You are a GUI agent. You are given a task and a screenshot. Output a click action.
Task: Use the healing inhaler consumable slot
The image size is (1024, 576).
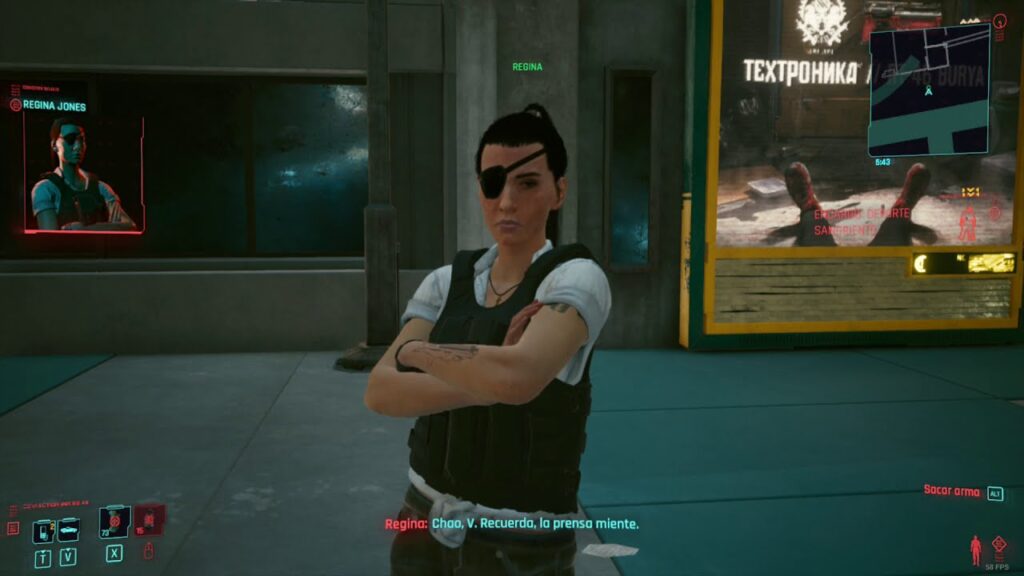(114, 522)
